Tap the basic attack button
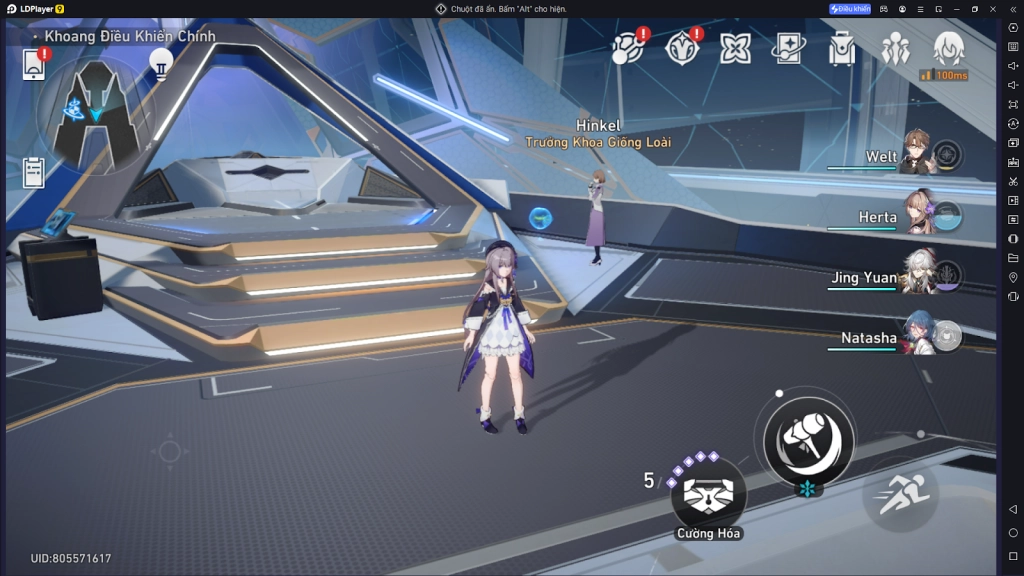 click(808, 438)
